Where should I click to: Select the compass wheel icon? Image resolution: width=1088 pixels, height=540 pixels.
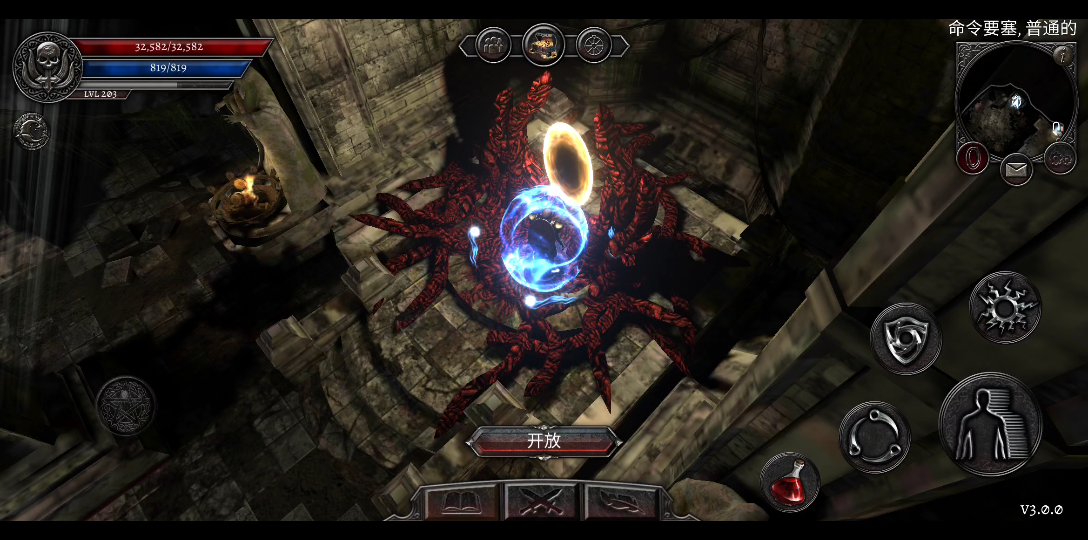tap(594, 44)
